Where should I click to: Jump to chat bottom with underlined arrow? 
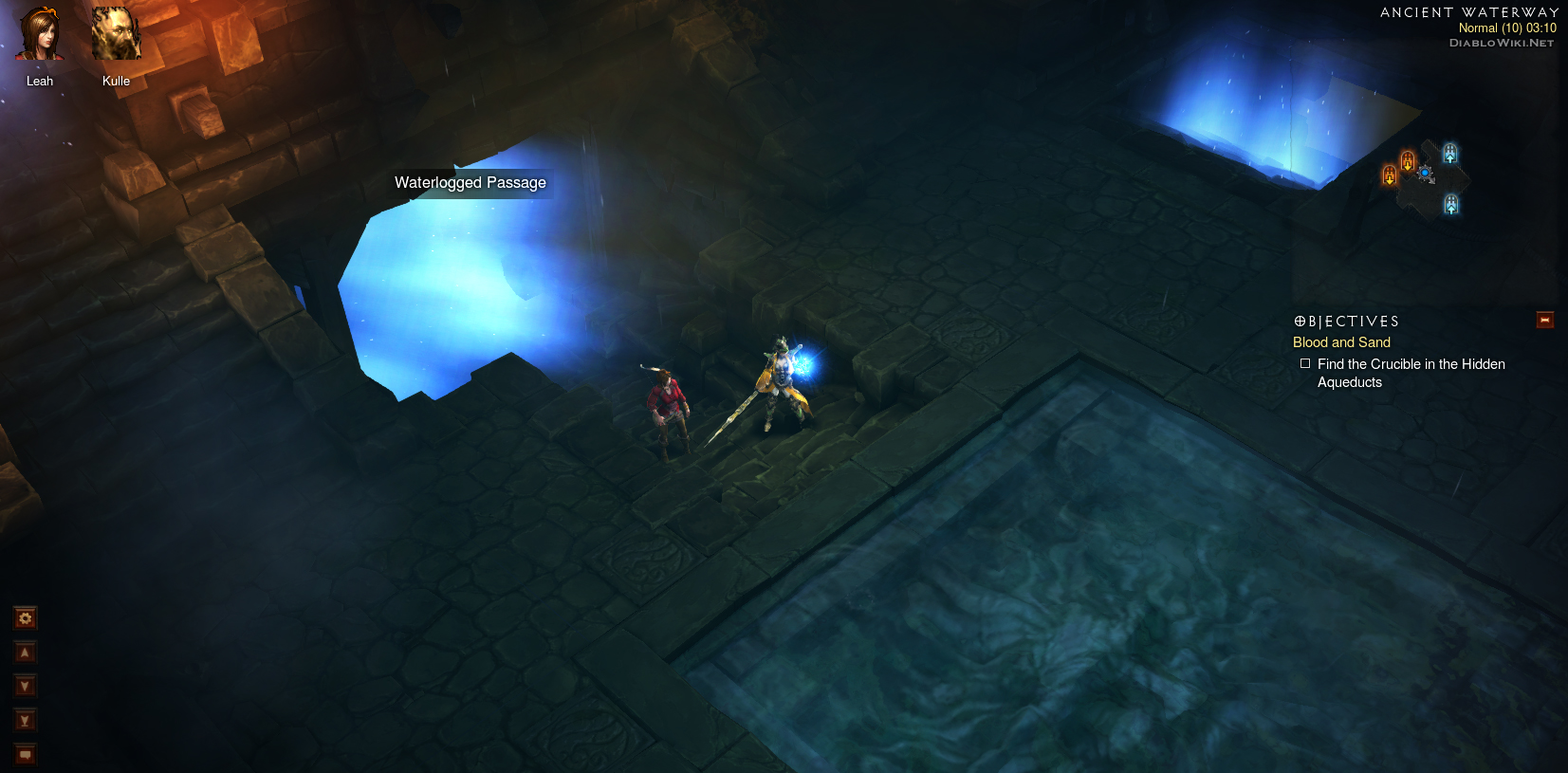26,721
